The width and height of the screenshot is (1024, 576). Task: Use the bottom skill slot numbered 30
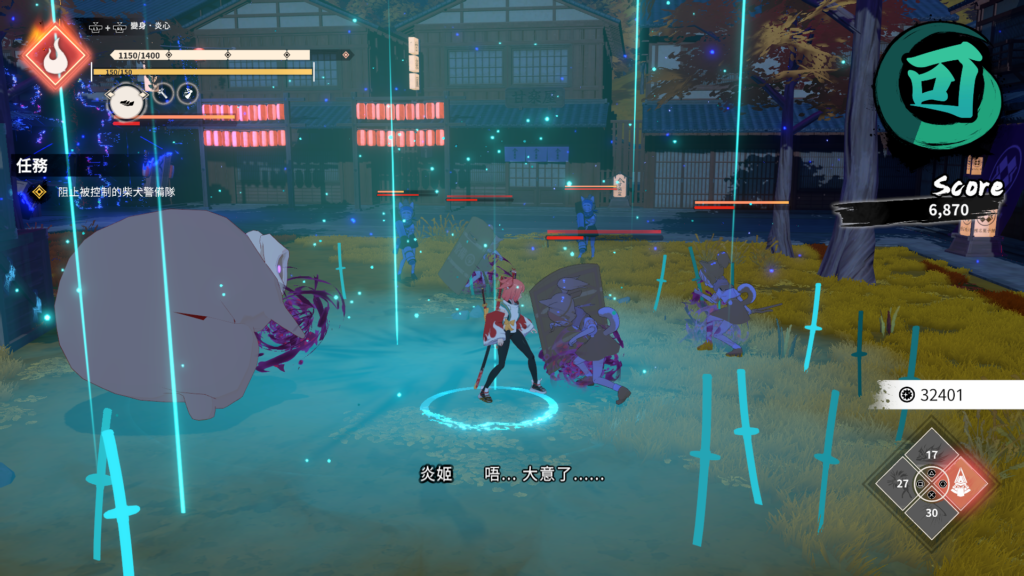[x=931, y=512]
